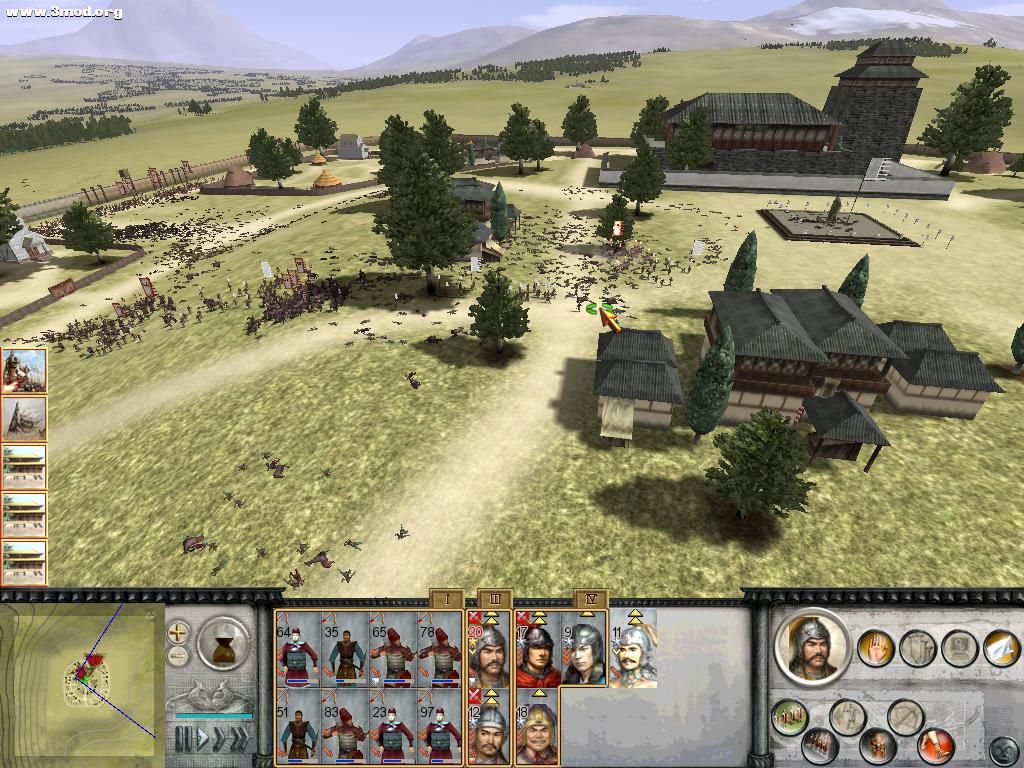Screen dimensions: 1024x768
Task: Activate the halt order hand icon
Action: tap(877, 647)
